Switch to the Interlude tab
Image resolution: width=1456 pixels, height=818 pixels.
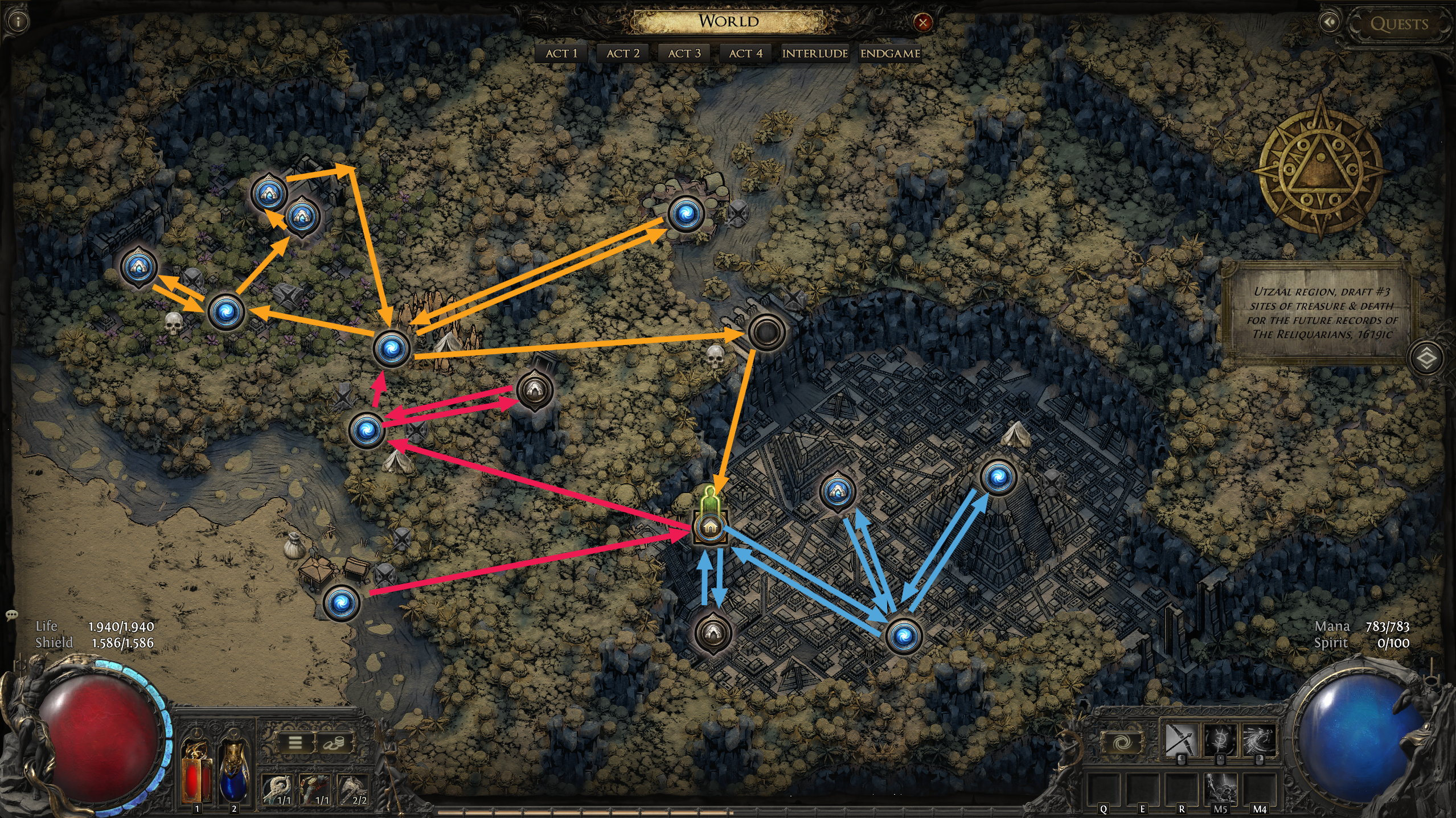pyautogui.click(x=815, y=54)
